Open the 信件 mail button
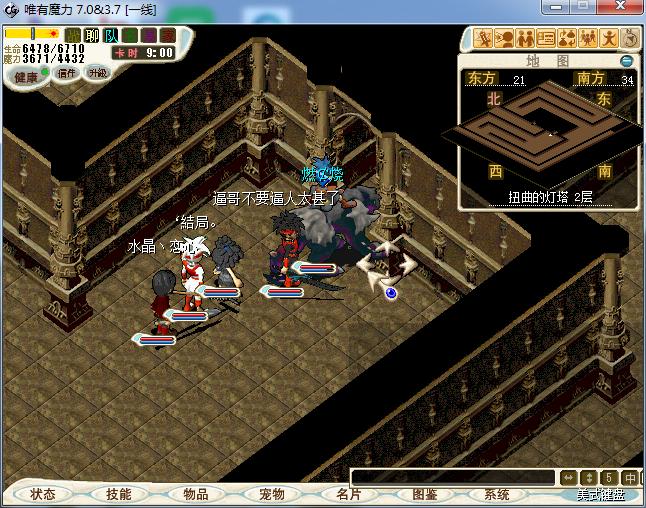Viewport: 646px width, 508px height. [67, 73]
